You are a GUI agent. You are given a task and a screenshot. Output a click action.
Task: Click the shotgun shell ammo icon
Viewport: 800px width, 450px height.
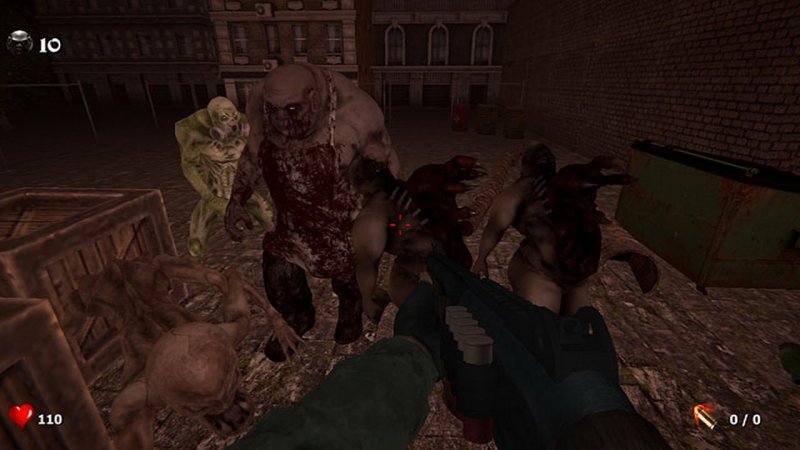pos(707,415)
